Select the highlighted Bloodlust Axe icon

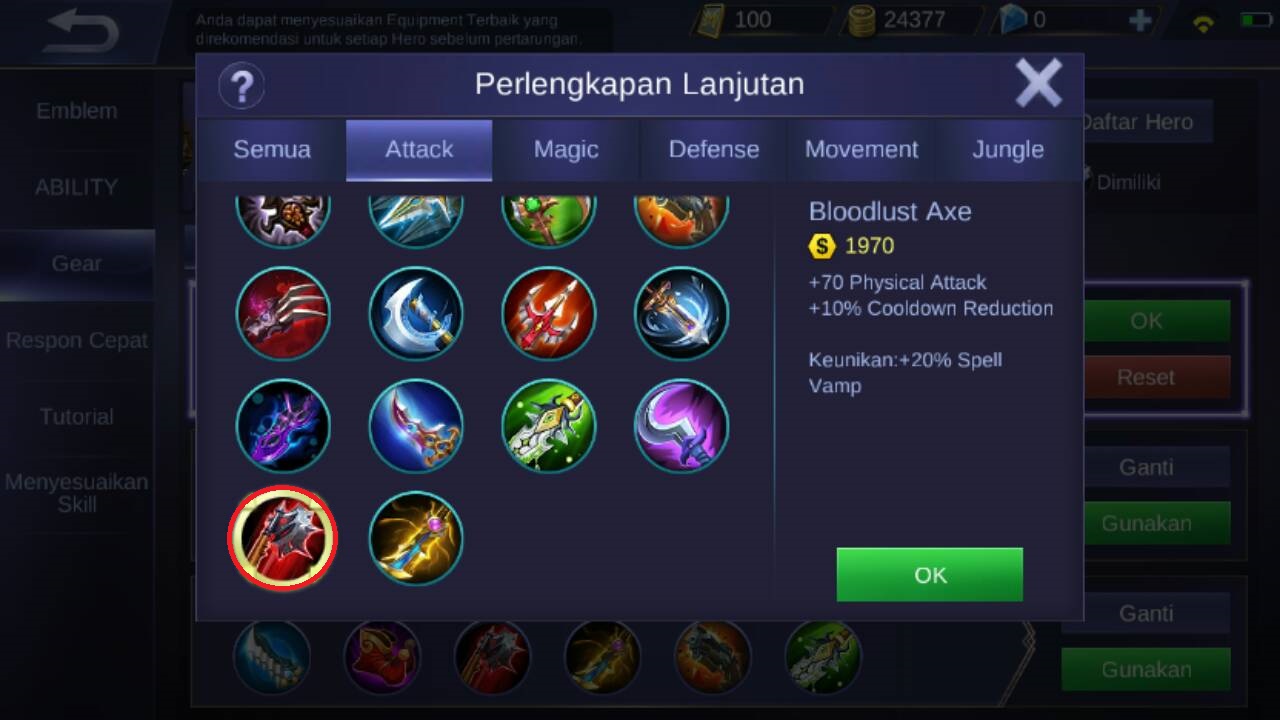pos(283,538)
